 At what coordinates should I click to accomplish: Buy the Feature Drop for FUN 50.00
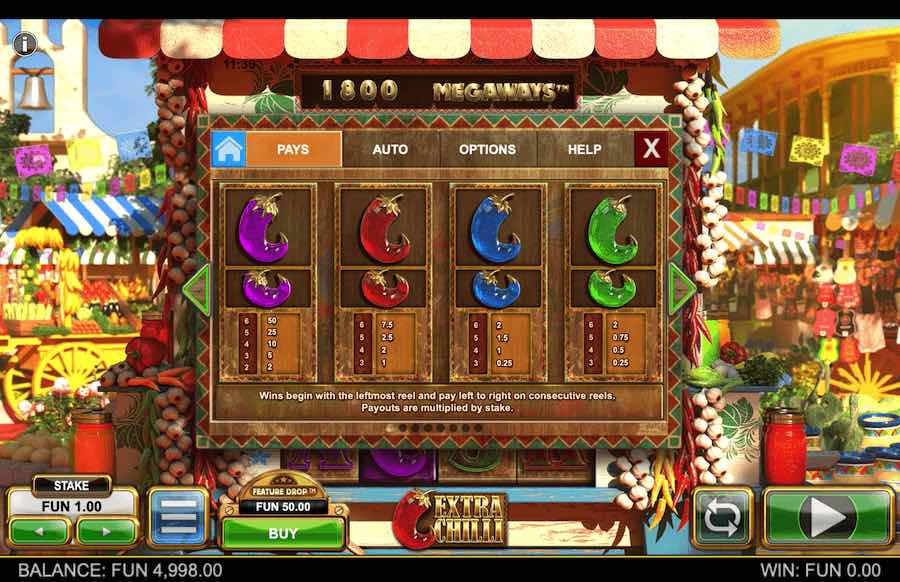283,533
